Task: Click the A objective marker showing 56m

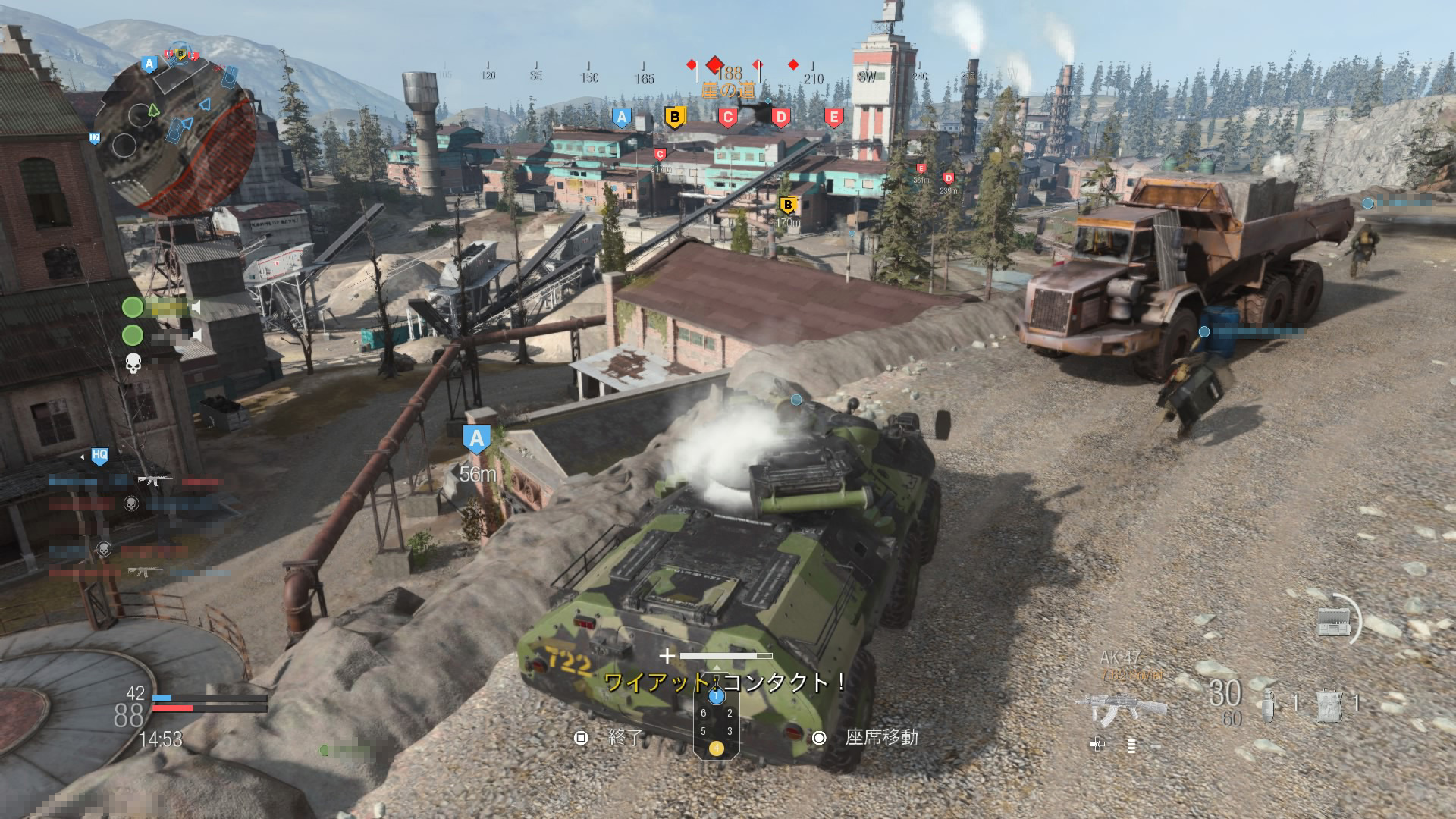Action: coord(476,439)
